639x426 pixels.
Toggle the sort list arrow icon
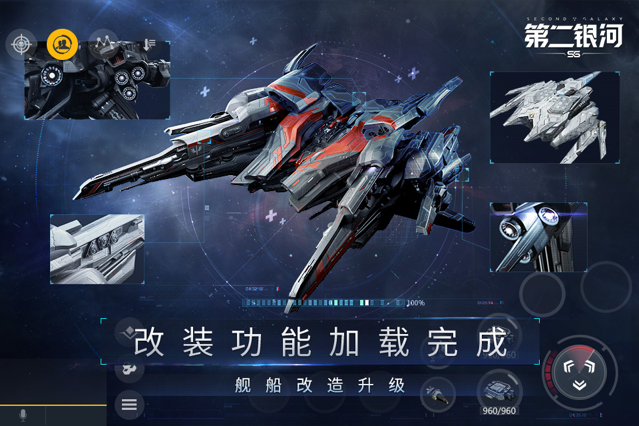click(148, 43)
